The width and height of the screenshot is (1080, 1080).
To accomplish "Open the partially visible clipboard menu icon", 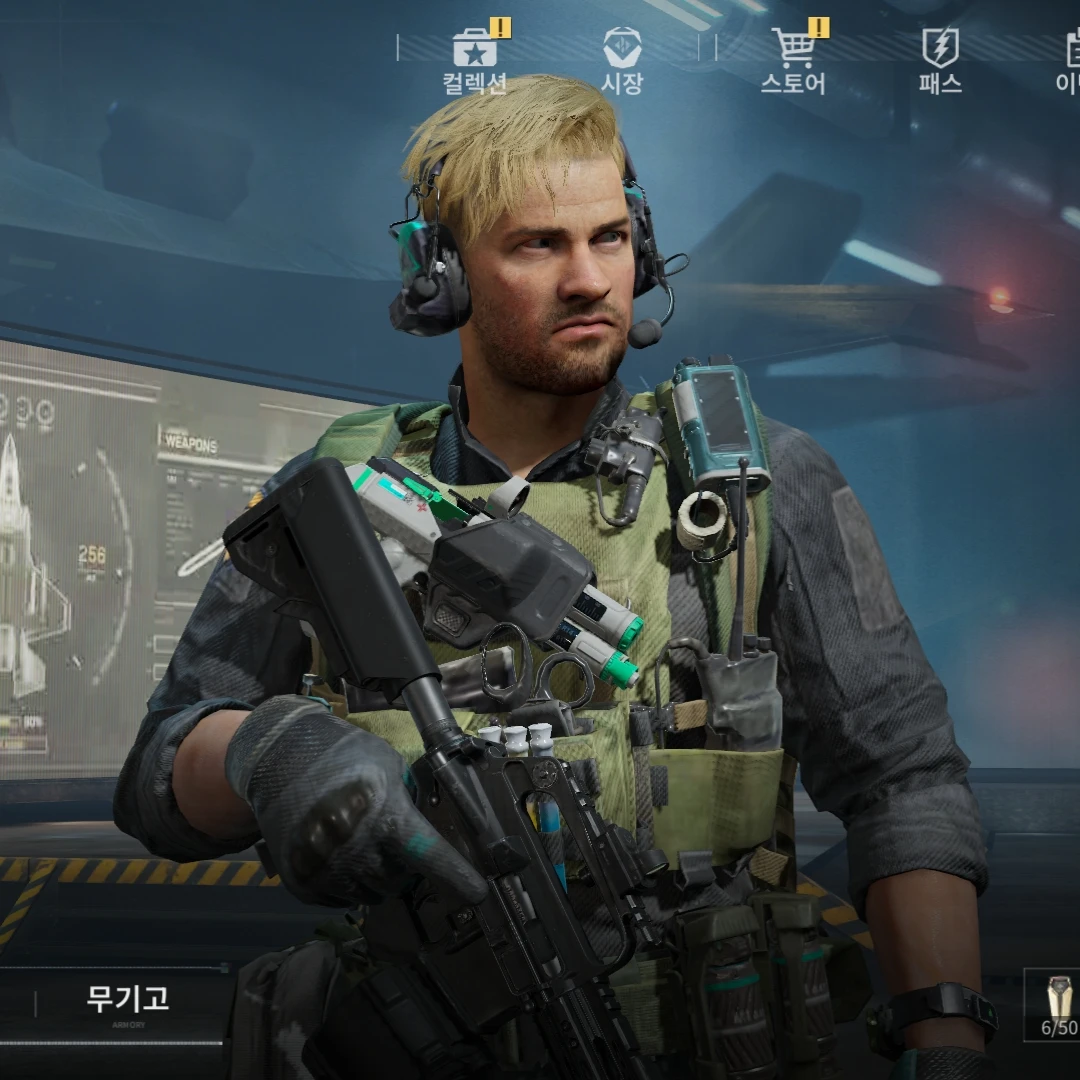I will click(x=1070, y=58).
